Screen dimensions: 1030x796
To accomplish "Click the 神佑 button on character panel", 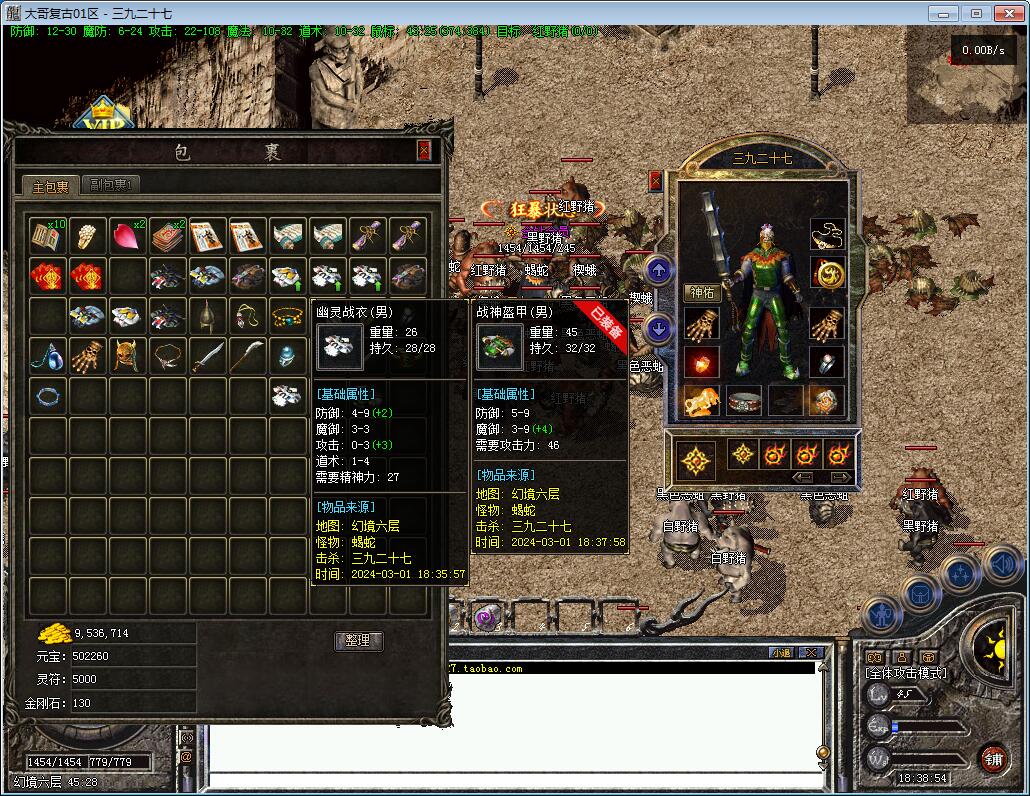I will [704, 293].
